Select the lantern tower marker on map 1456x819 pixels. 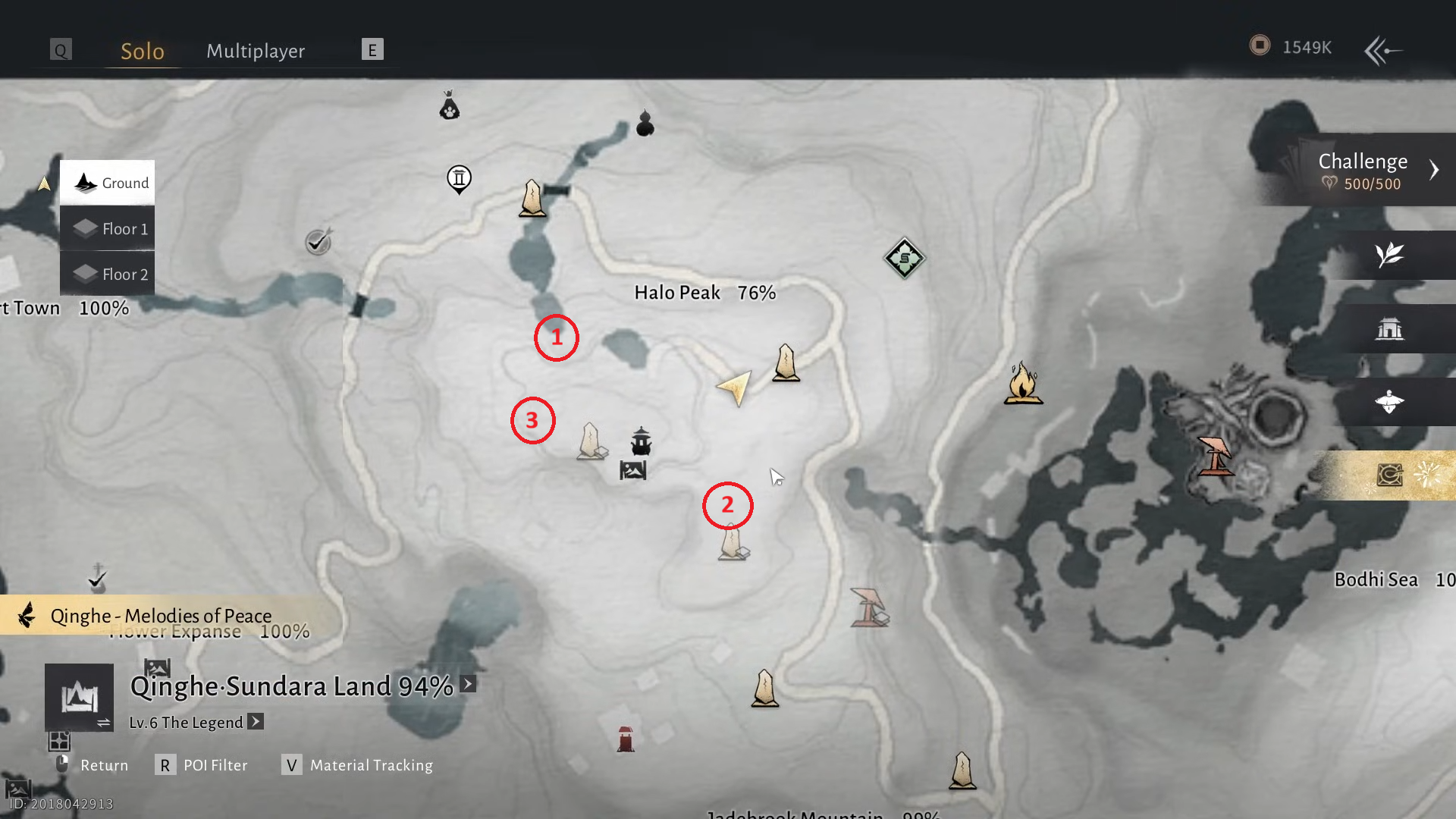[x=641, y=441]
